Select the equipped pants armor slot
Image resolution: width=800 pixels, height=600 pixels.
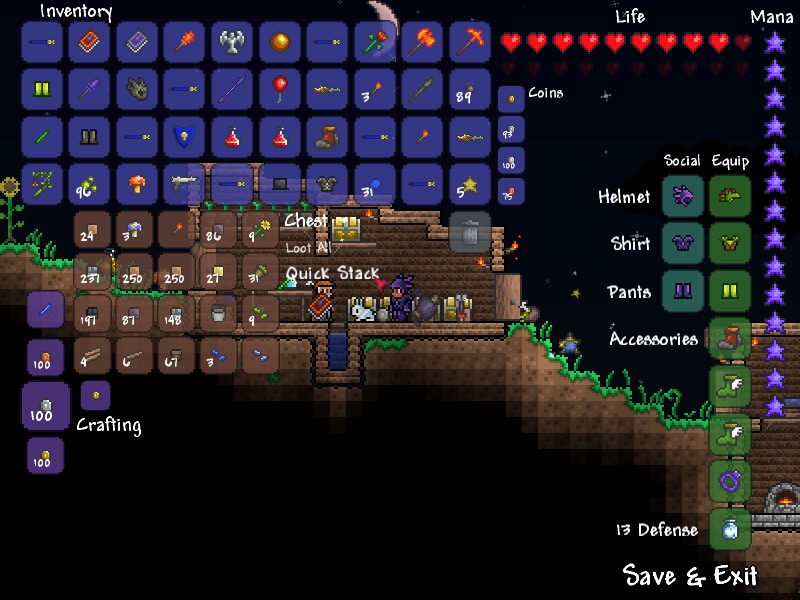pos(730,291)
